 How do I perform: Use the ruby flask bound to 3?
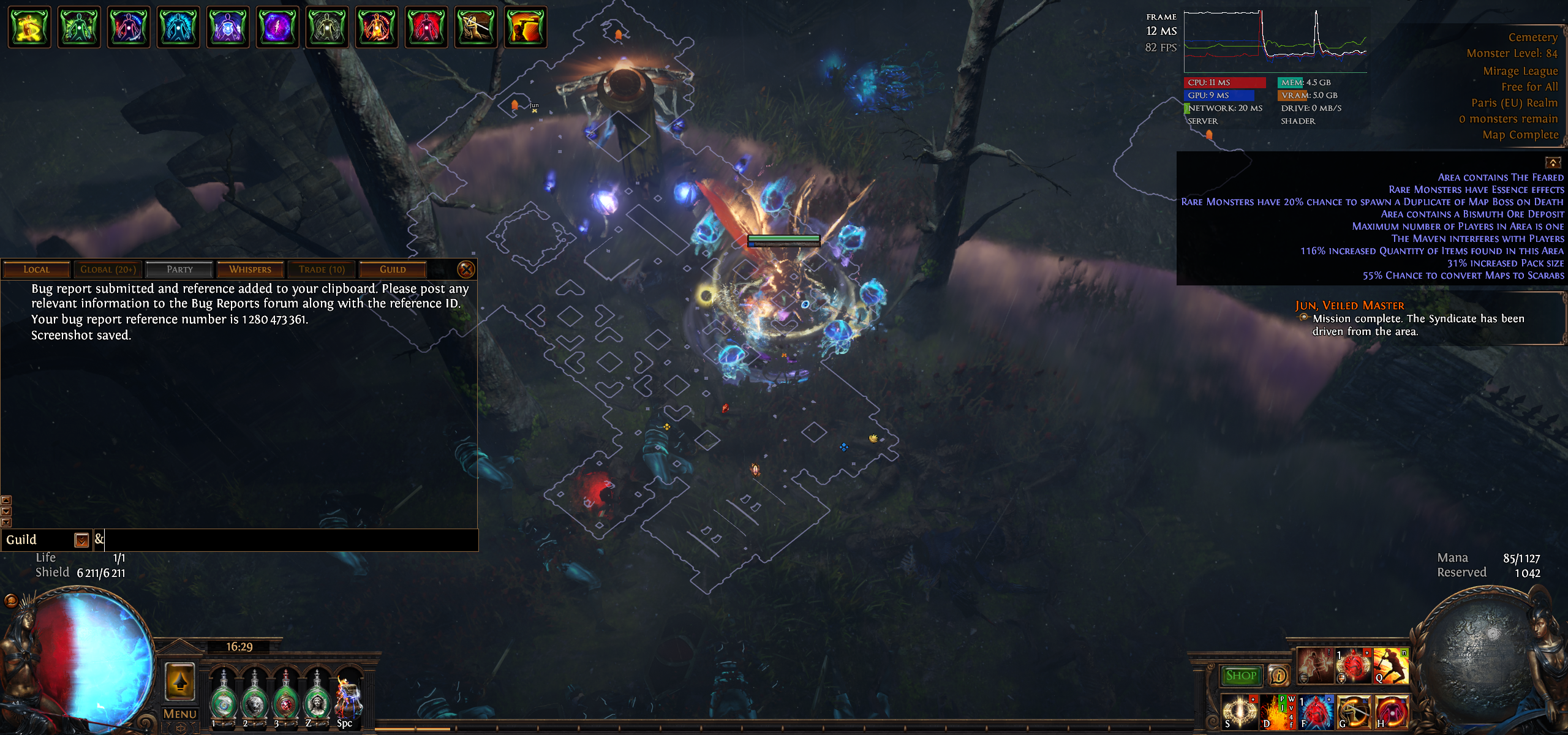click(x=286, y=701)
